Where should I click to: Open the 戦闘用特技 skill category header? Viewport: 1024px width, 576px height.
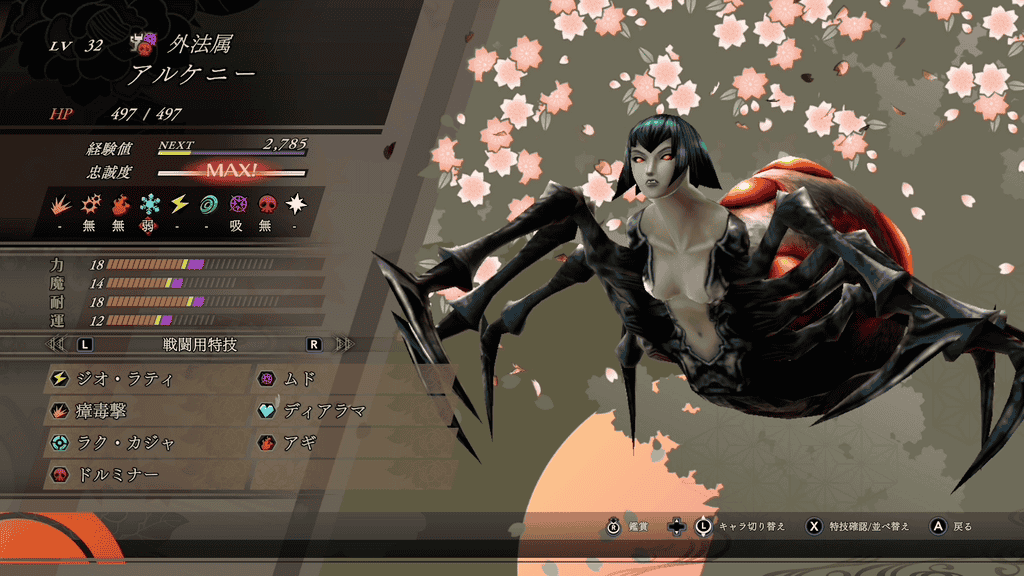tap(198, 344)
